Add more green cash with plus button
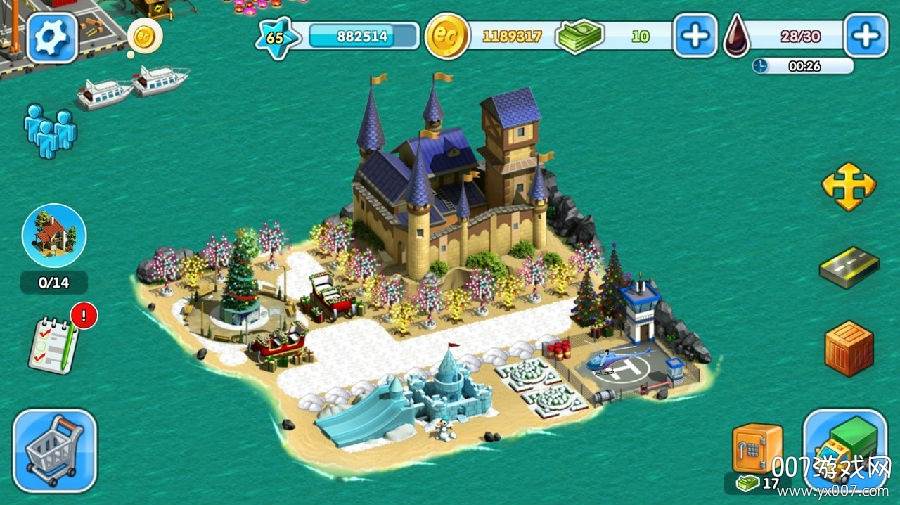 (694, 36)
